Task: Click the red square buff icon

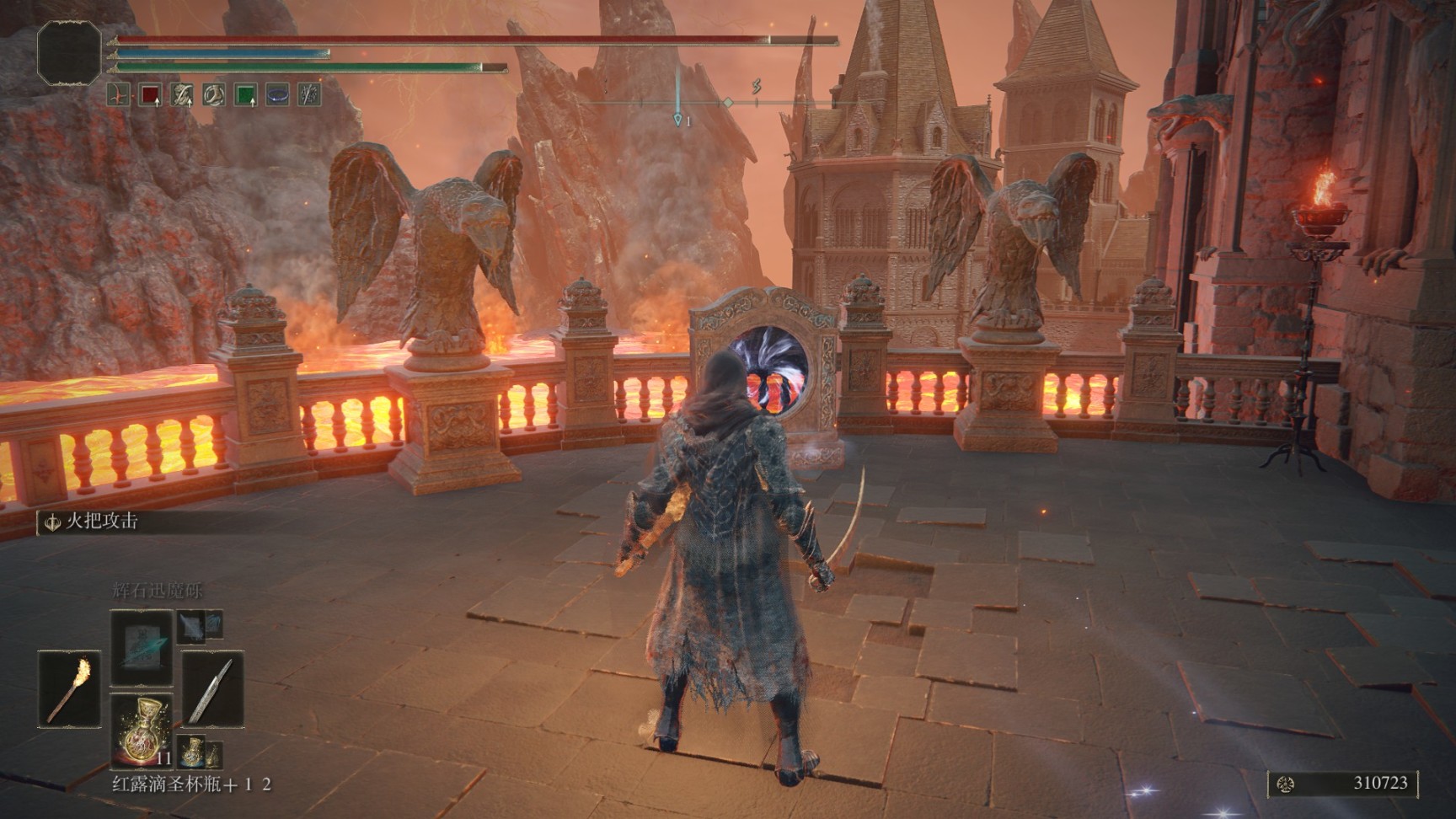Action: pos(150,95)
